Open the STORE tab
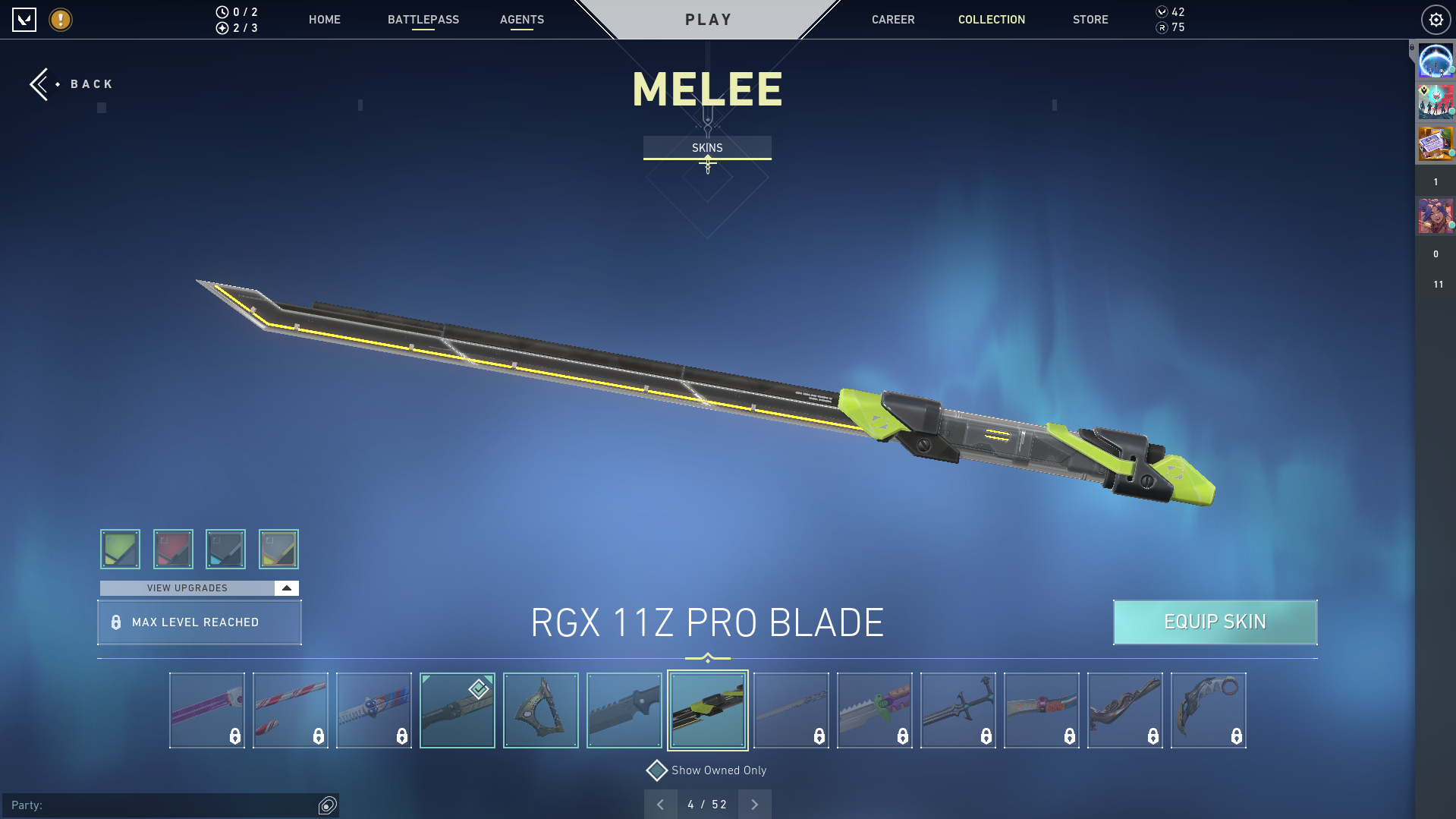 click(x=1090, y=20)
